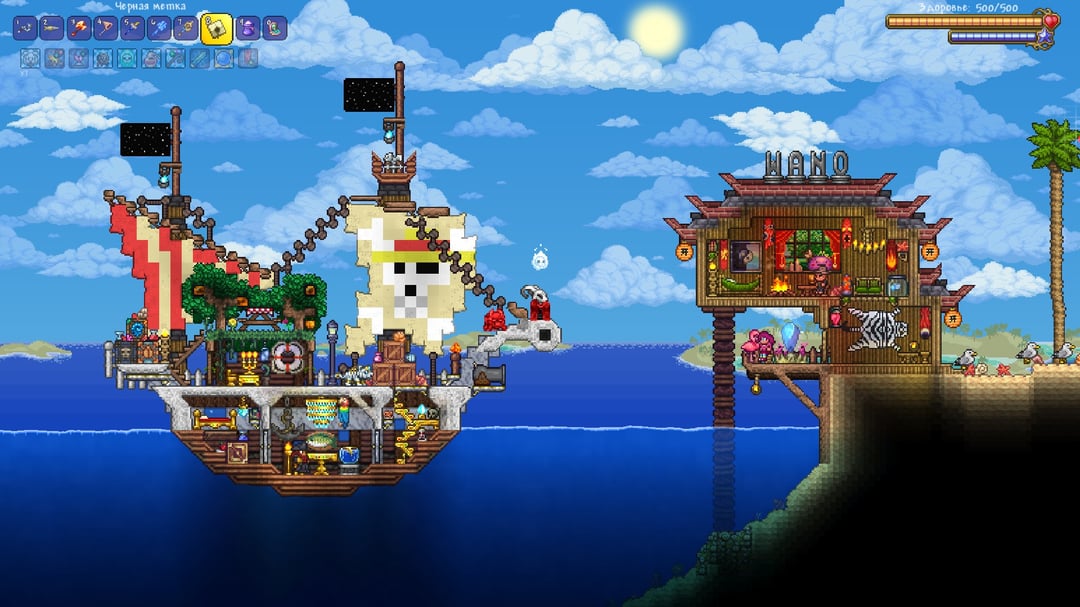The height and width of the screenshot is (607, 1080).
Task: Choose the small sword in hotbar slot 5
Action: click(x=133, y=28)
